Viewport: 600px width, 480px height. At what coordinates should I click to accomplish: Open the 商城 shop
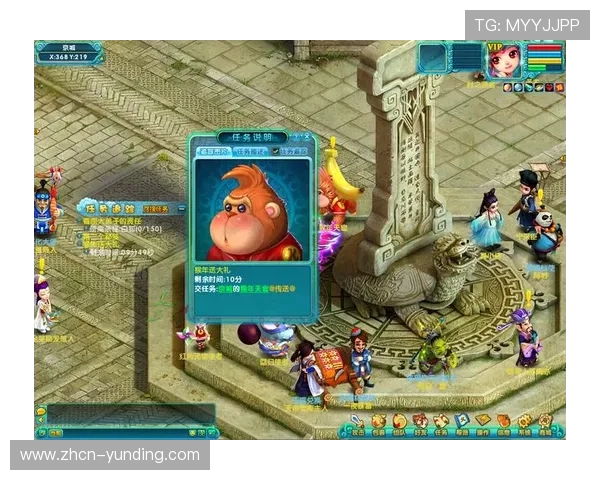(546, 422)
